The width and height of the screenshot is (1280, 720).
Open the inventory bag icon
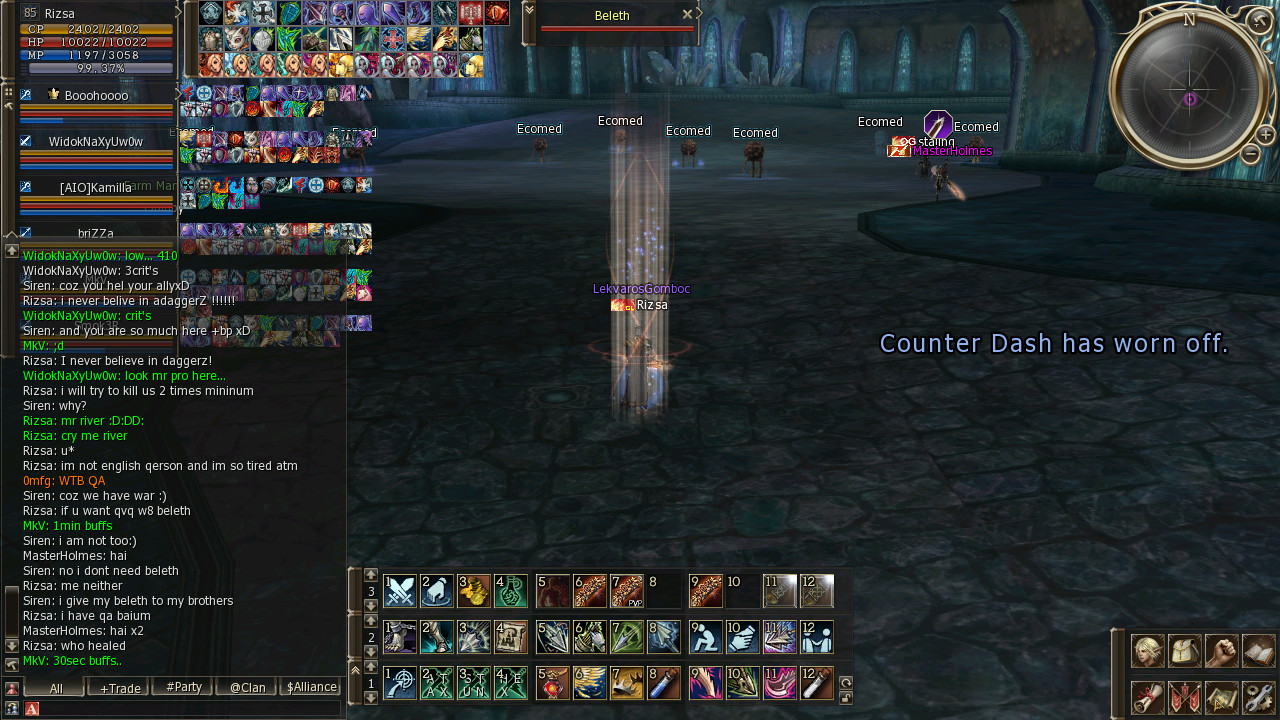coord(1184,651)
